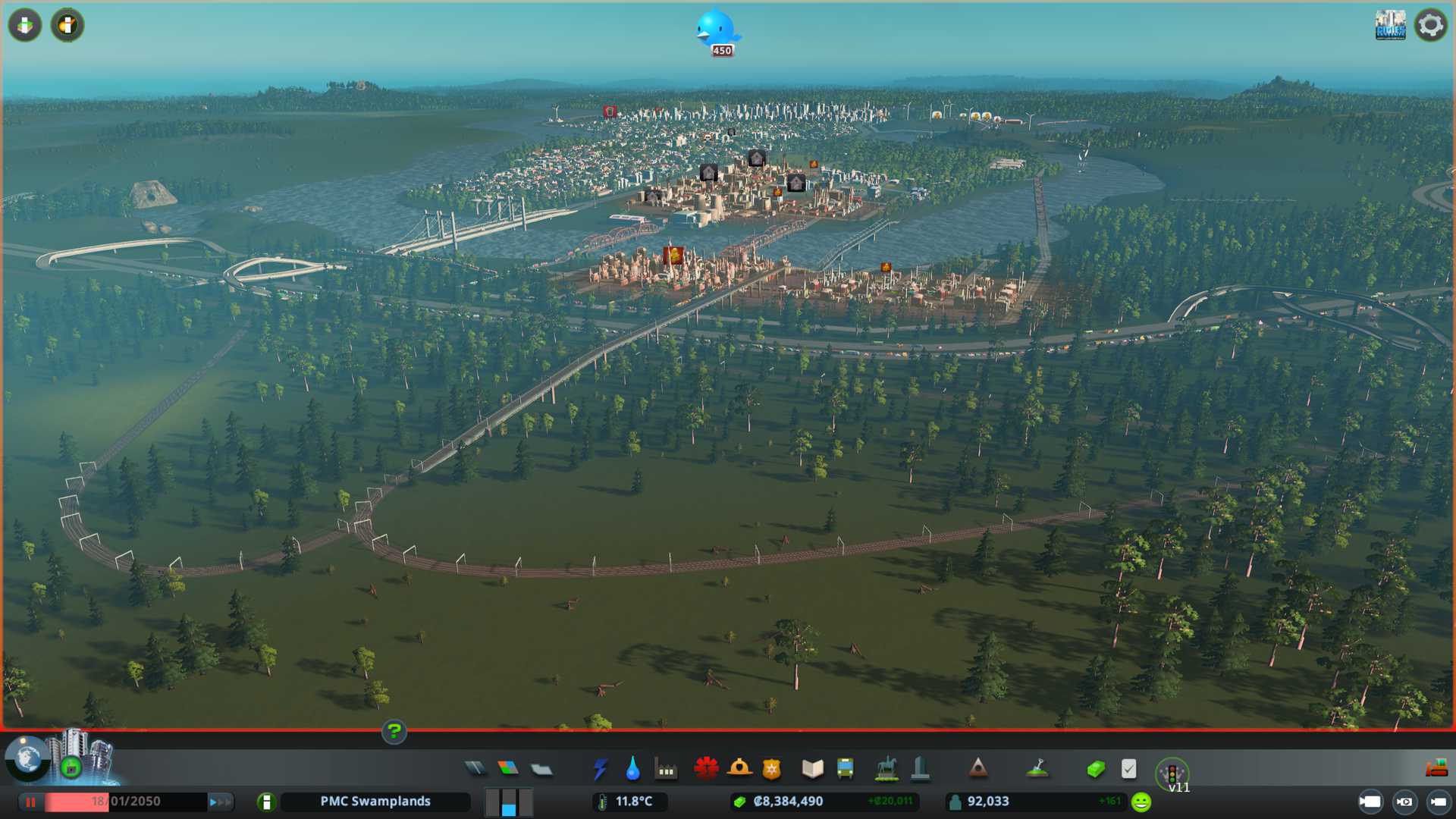Image resolution: width=1456 pixels, height=819 pixels.
Task: Open the traffic light mod button
Action: point(1172,773)
